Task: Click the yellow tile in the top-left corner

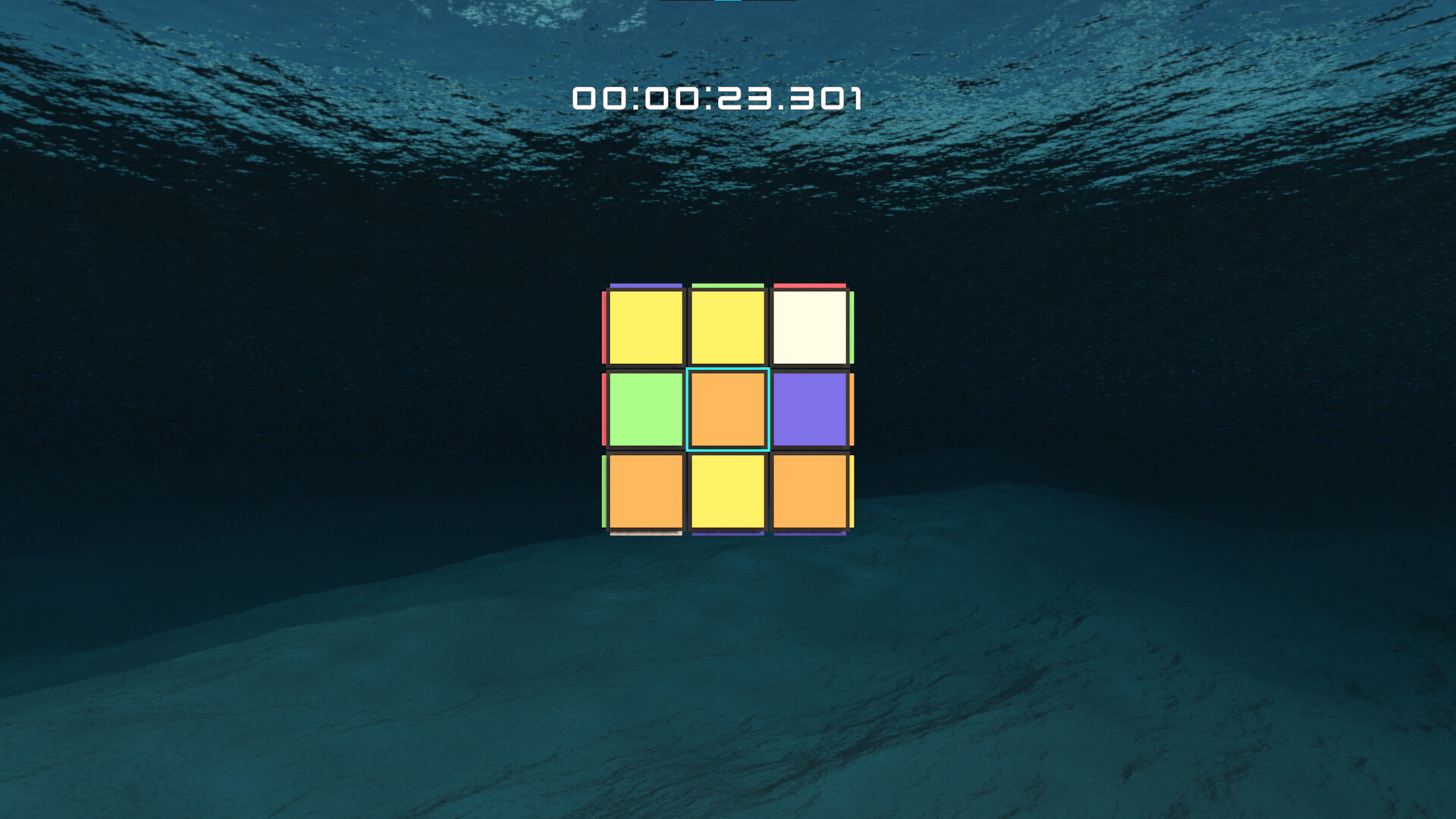Action: pos(645,326)
